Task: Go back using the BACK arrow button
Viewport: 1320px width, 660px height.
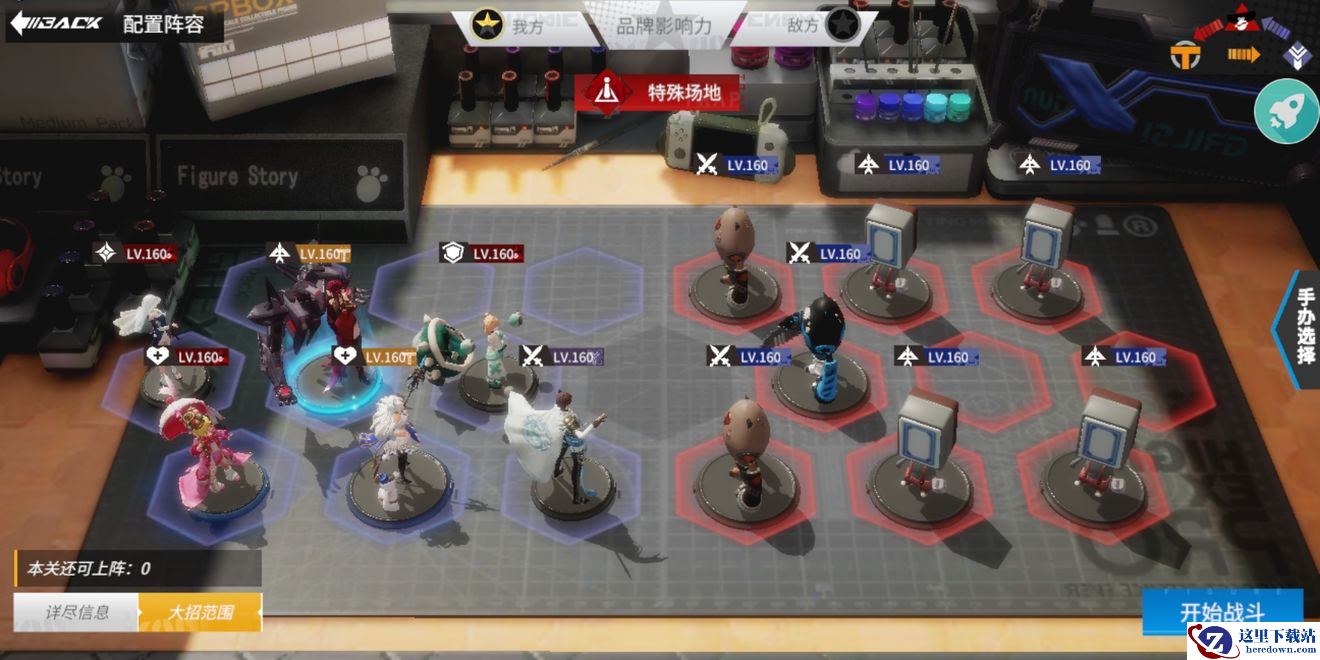Action: [x=57, y=23]
